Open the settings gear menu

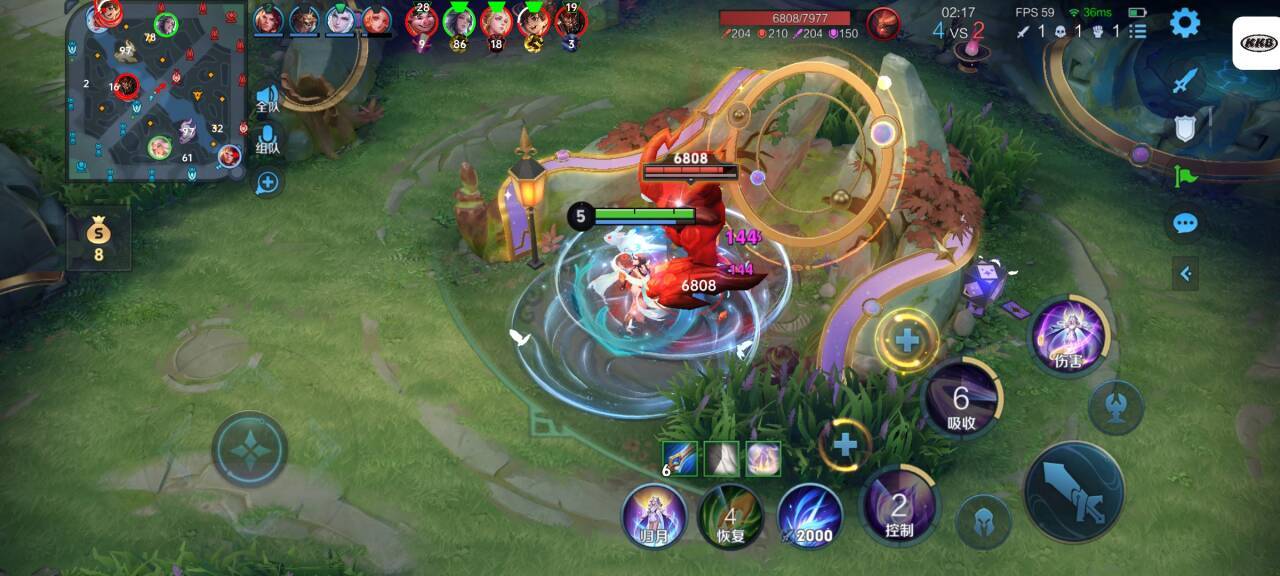[1185, 22]
